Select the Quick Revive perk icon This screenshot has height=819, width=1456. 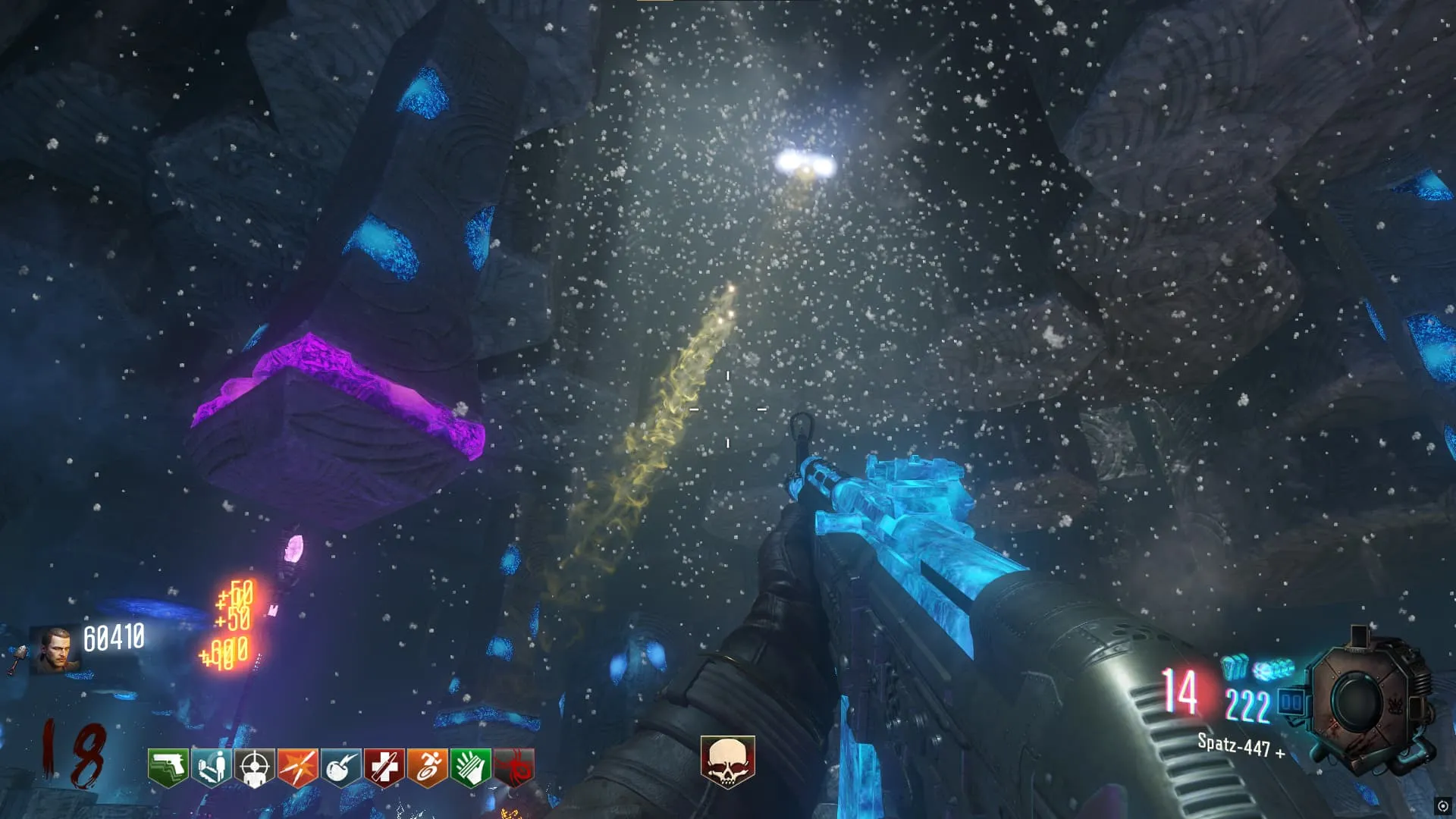point(211,767)
